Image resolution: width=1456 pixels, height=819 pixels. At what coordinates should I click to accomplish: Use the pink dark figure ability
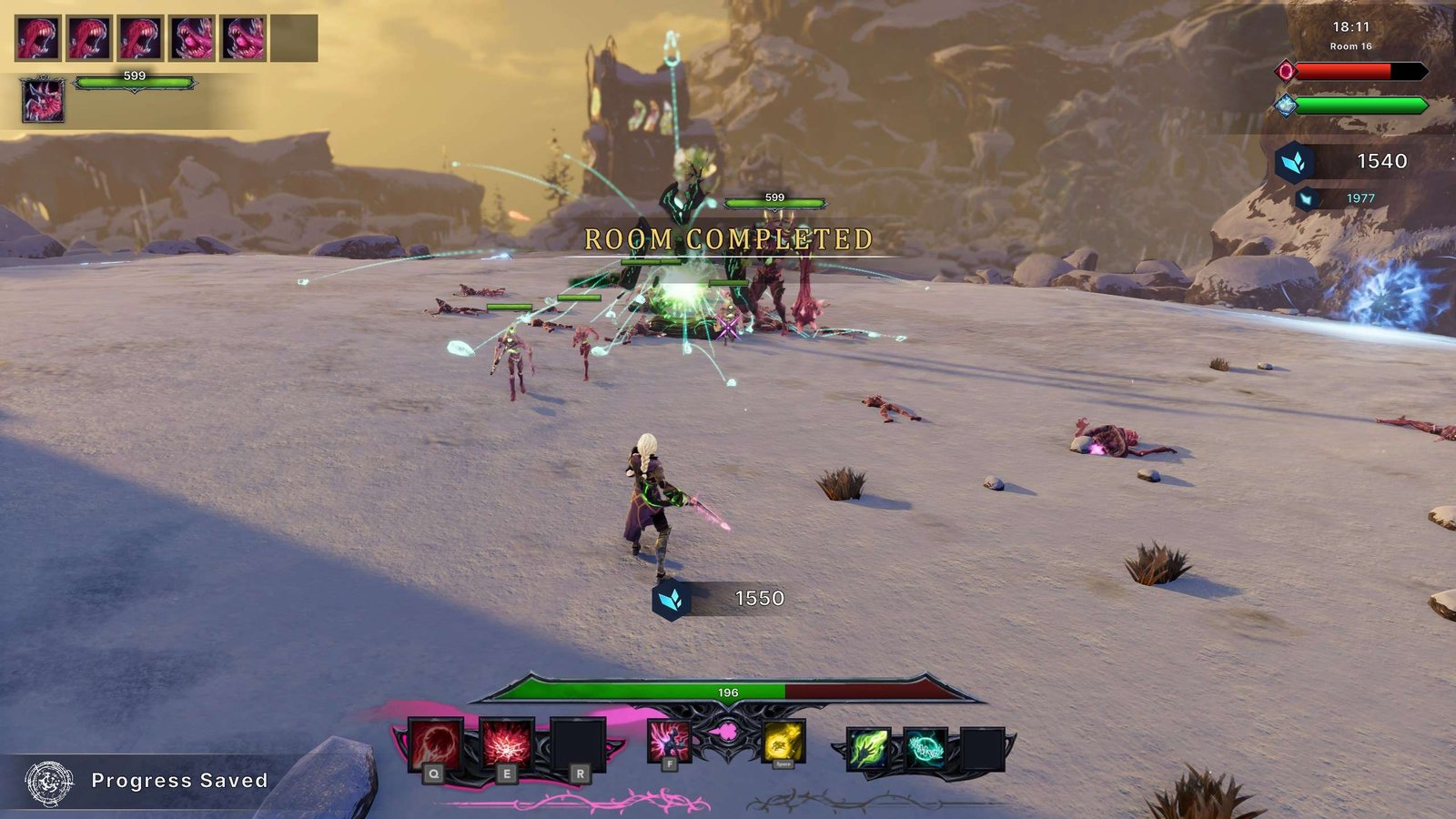click(x=669, y=741)
